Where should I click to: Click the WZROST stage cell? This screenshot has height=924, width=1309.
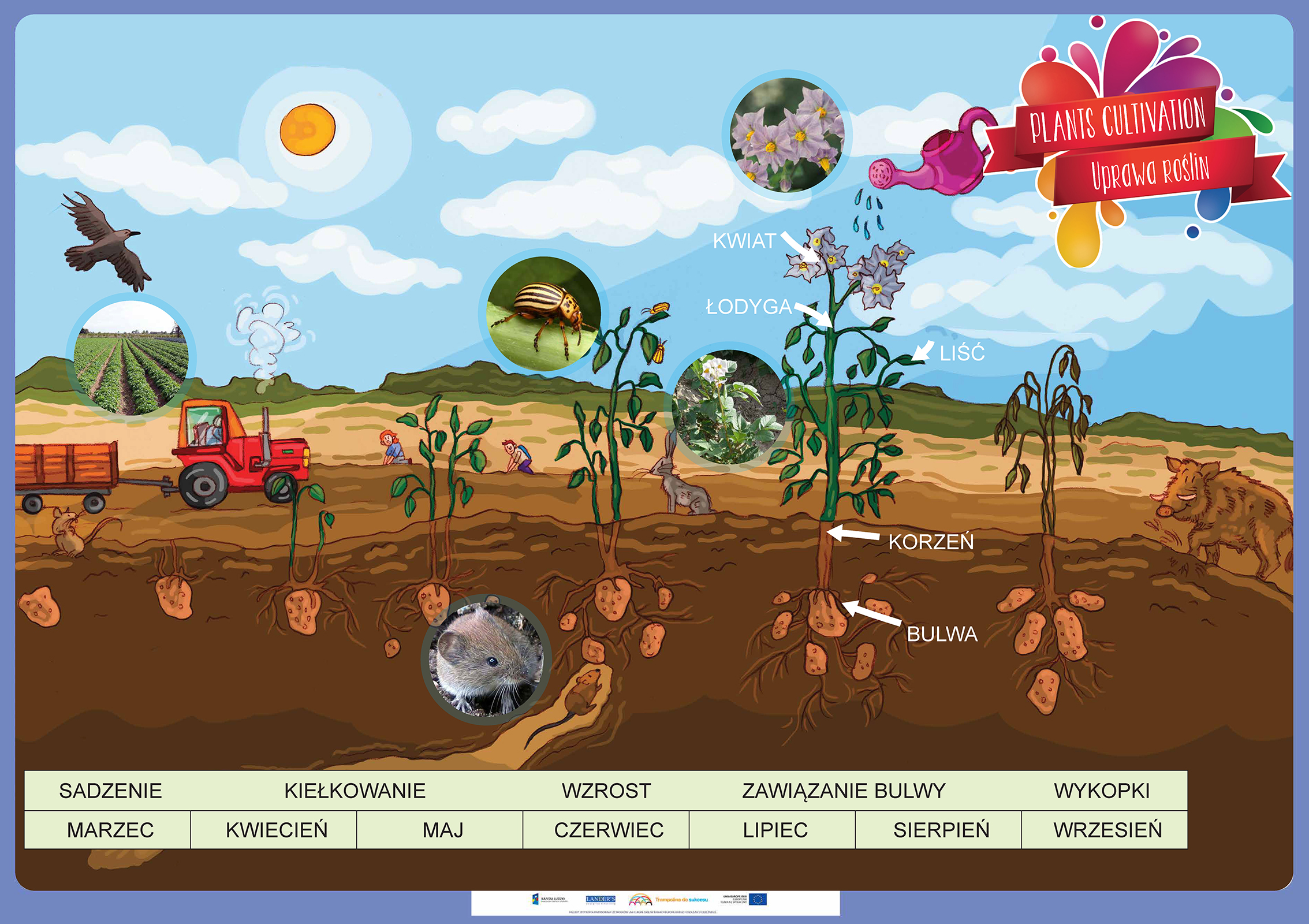pyautogui.click(x=606, y=791)
